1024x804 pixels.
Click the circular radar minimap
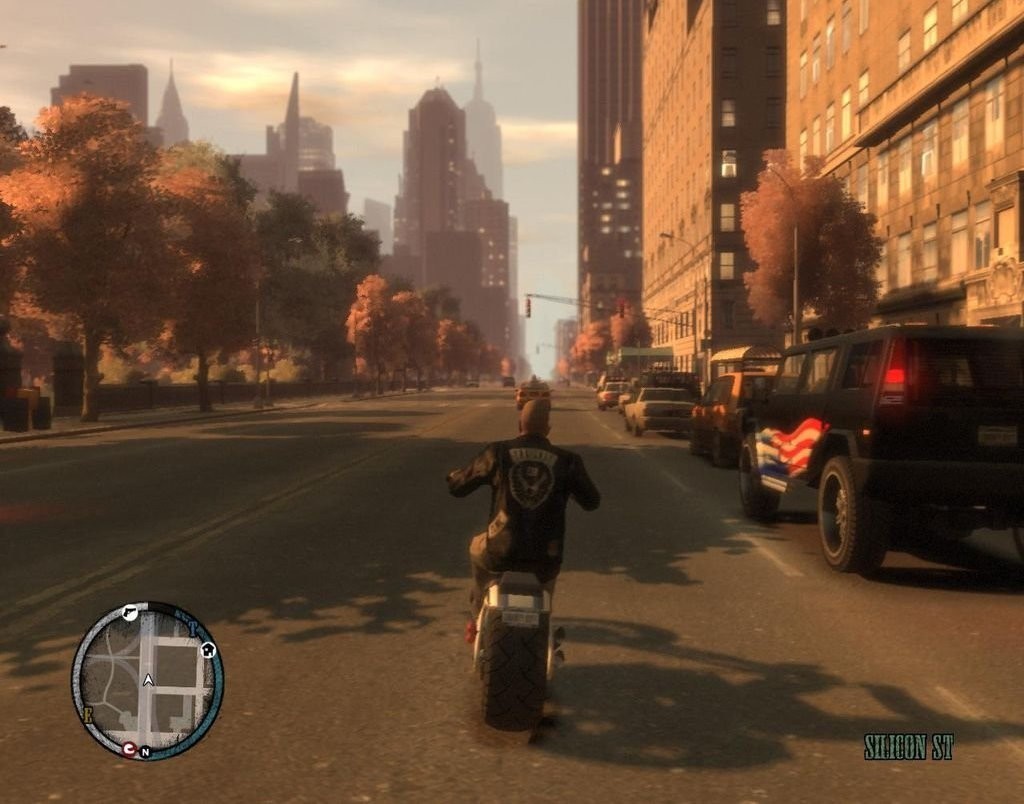[147, 681]
